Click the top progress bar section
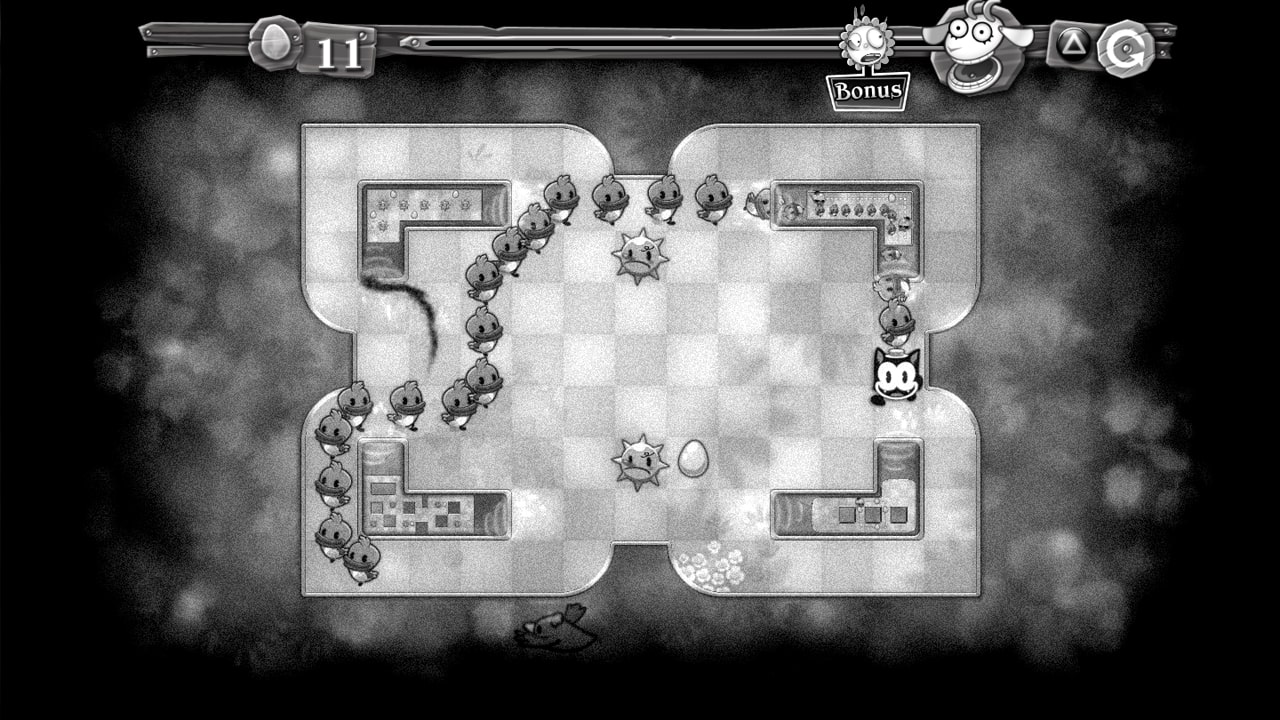The width and height of the screenshot is (1280, 720). (x=600, y=42)
